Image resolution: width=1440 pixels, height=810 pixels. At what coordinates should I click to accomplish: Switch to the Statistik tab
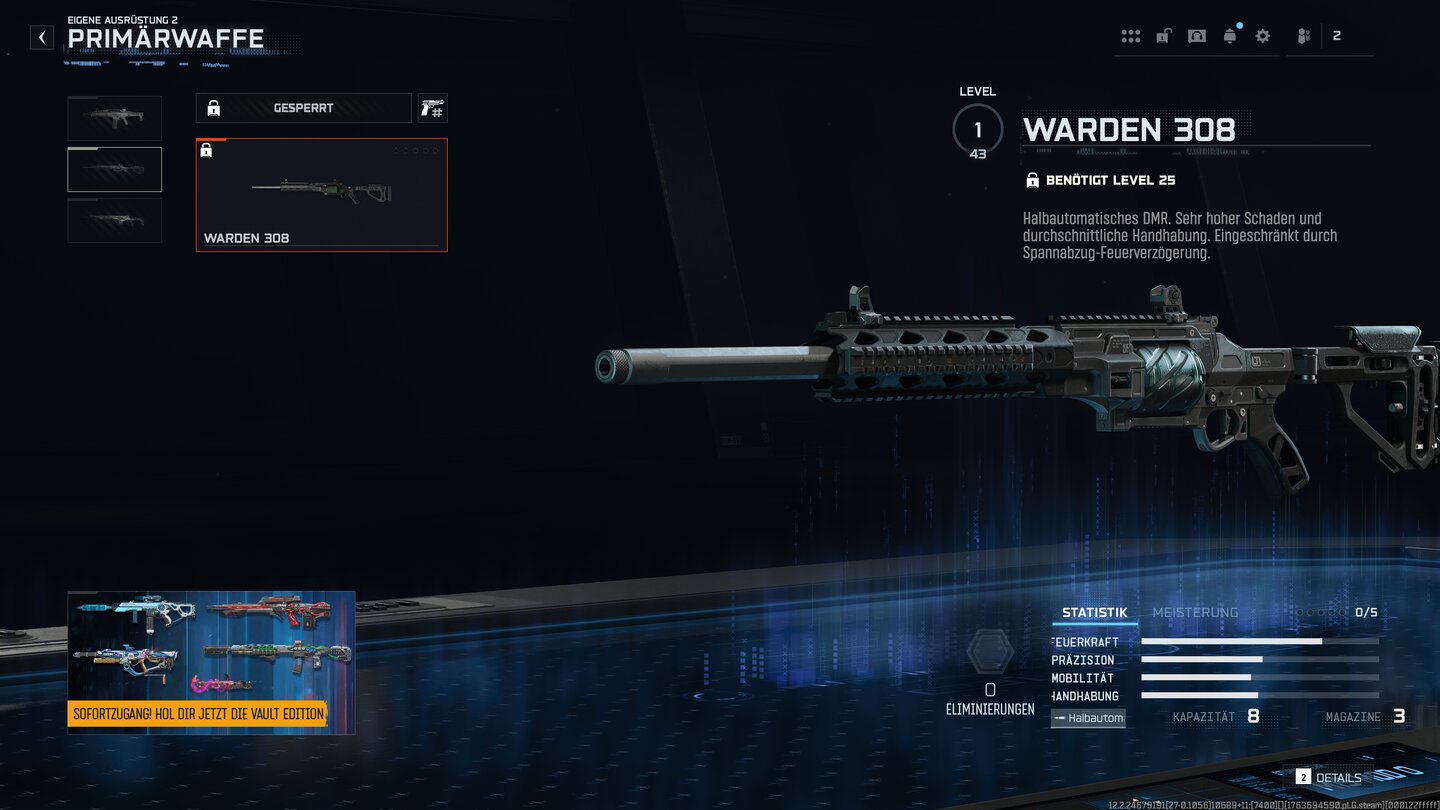[x=1094, y=613]
